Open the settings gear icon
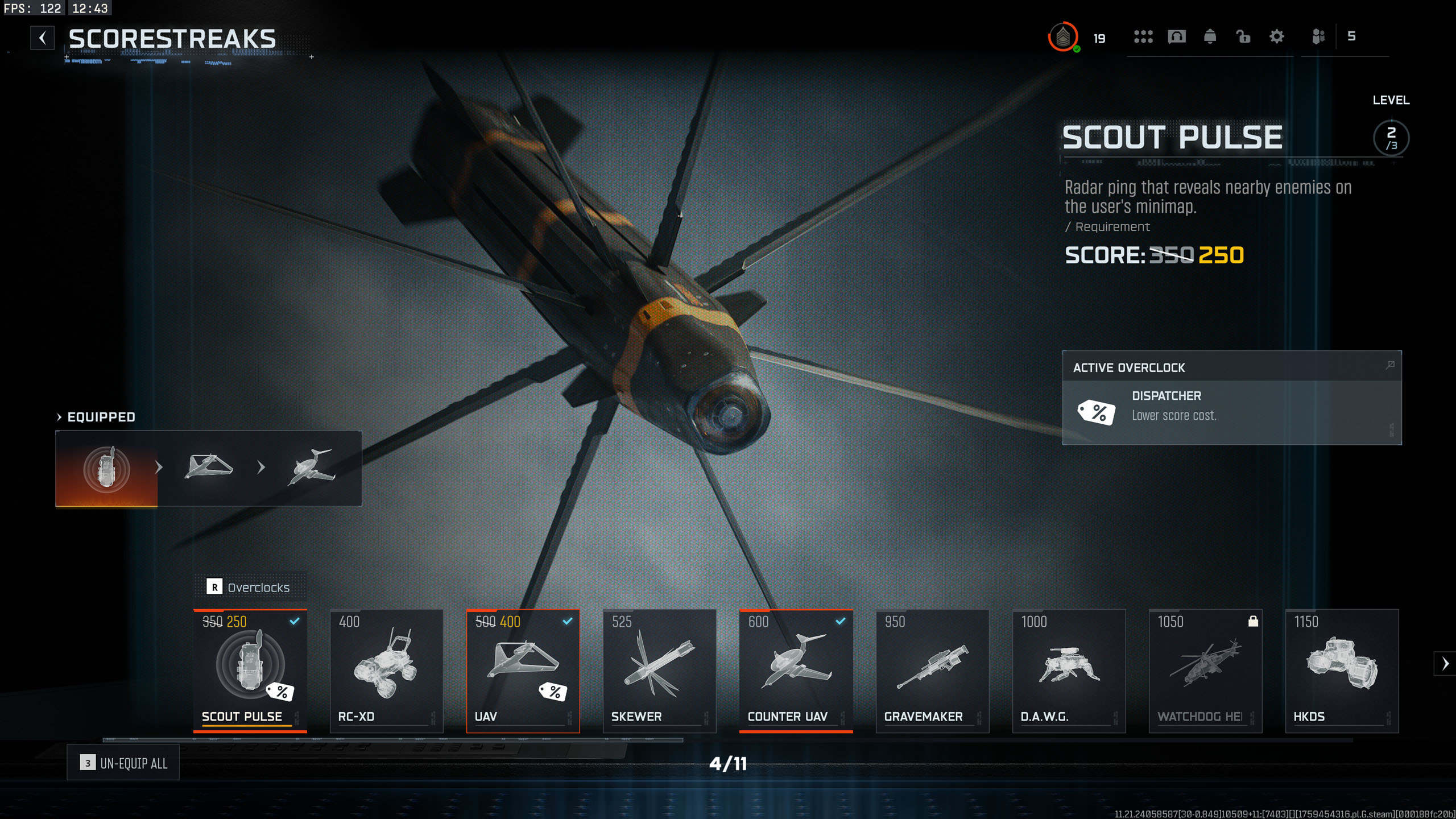 1277,37
